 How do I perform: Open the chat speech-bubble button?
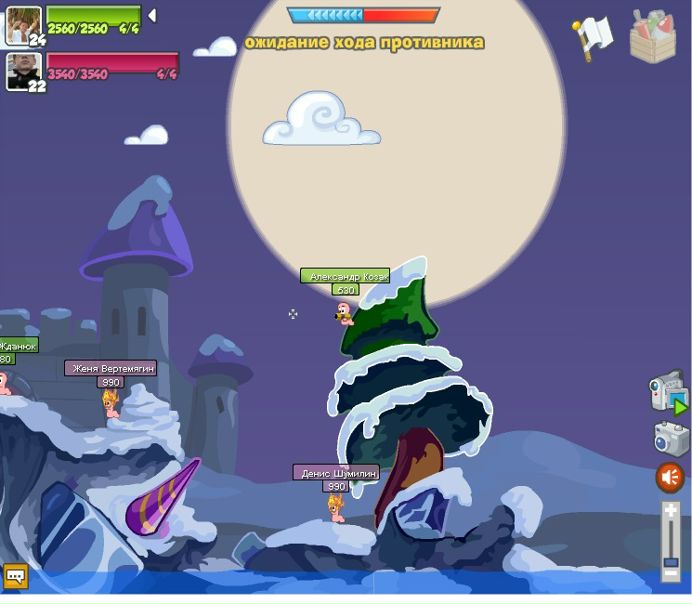click(x=15, y=576)
